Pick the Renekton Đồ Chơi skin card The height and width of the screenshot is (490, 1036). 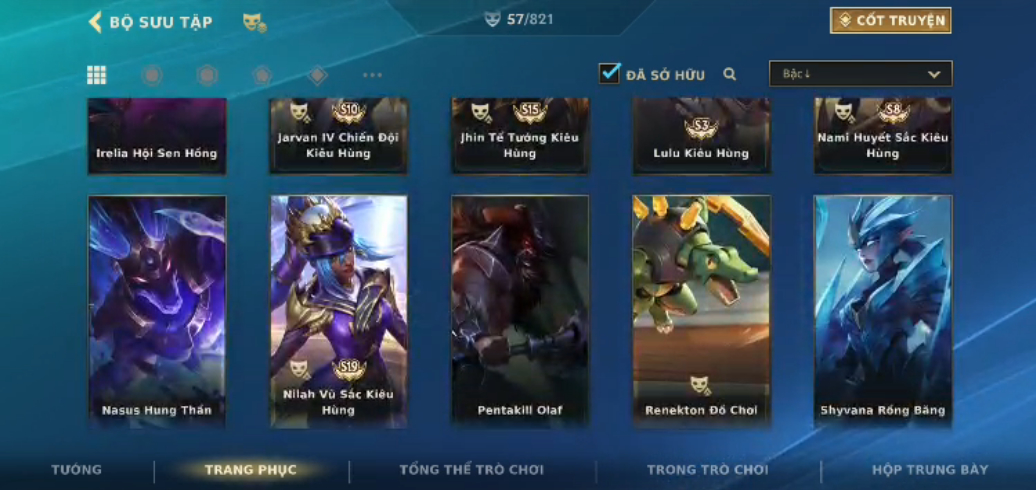click(701, 311)
